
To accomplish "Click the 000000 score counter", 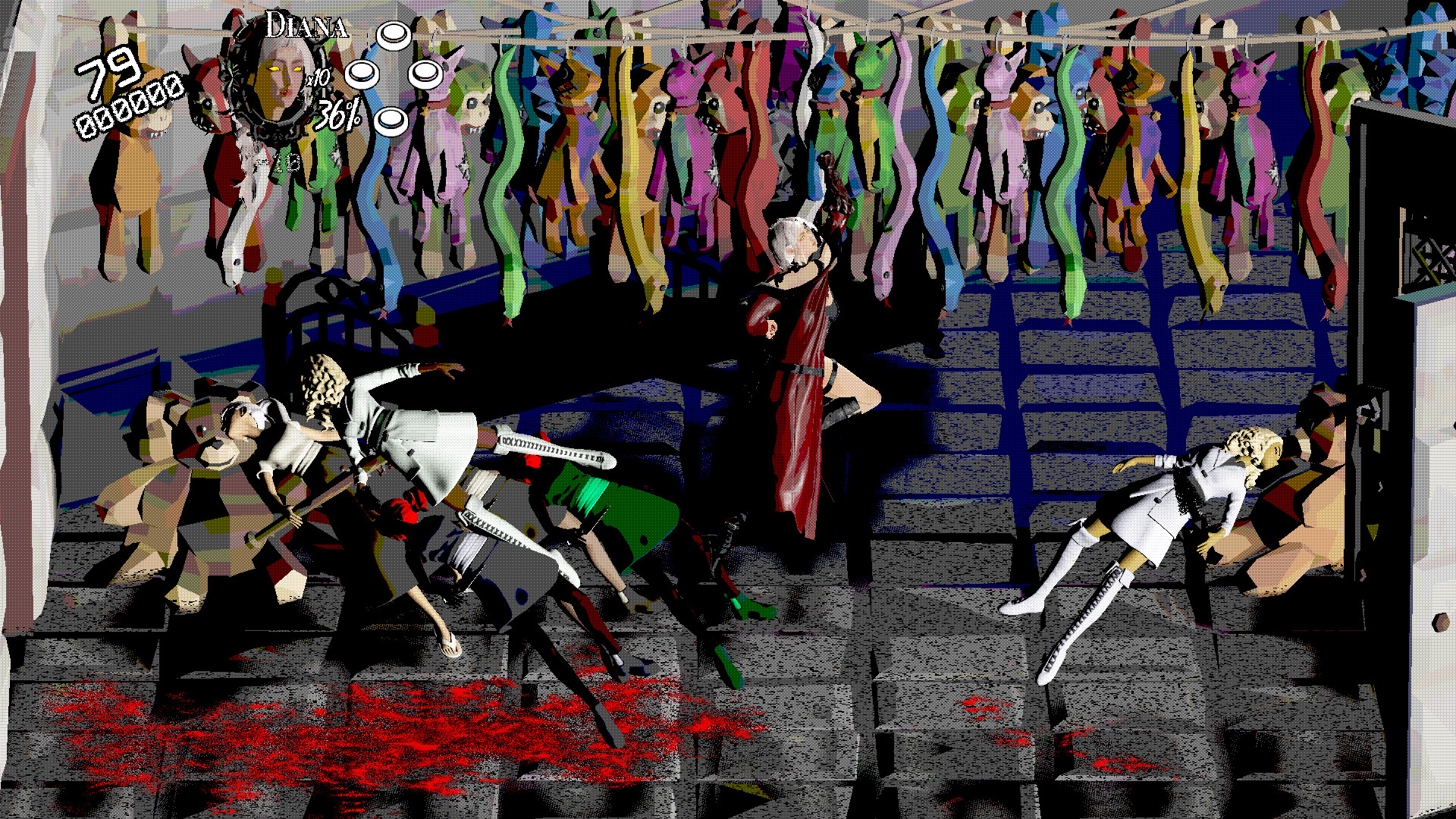I will tap(129, 110).
